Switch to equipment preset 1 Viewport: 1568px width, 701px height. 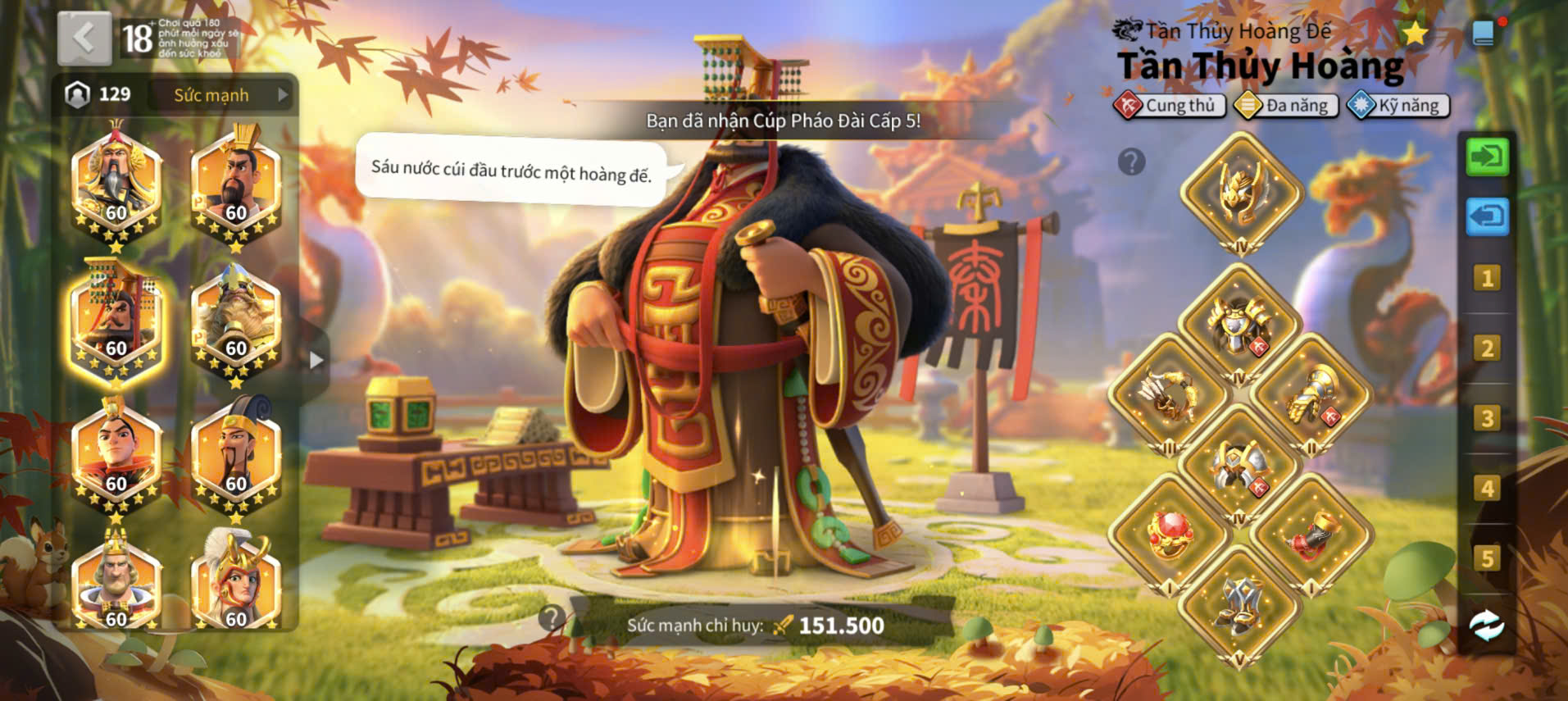point(1487,279)
